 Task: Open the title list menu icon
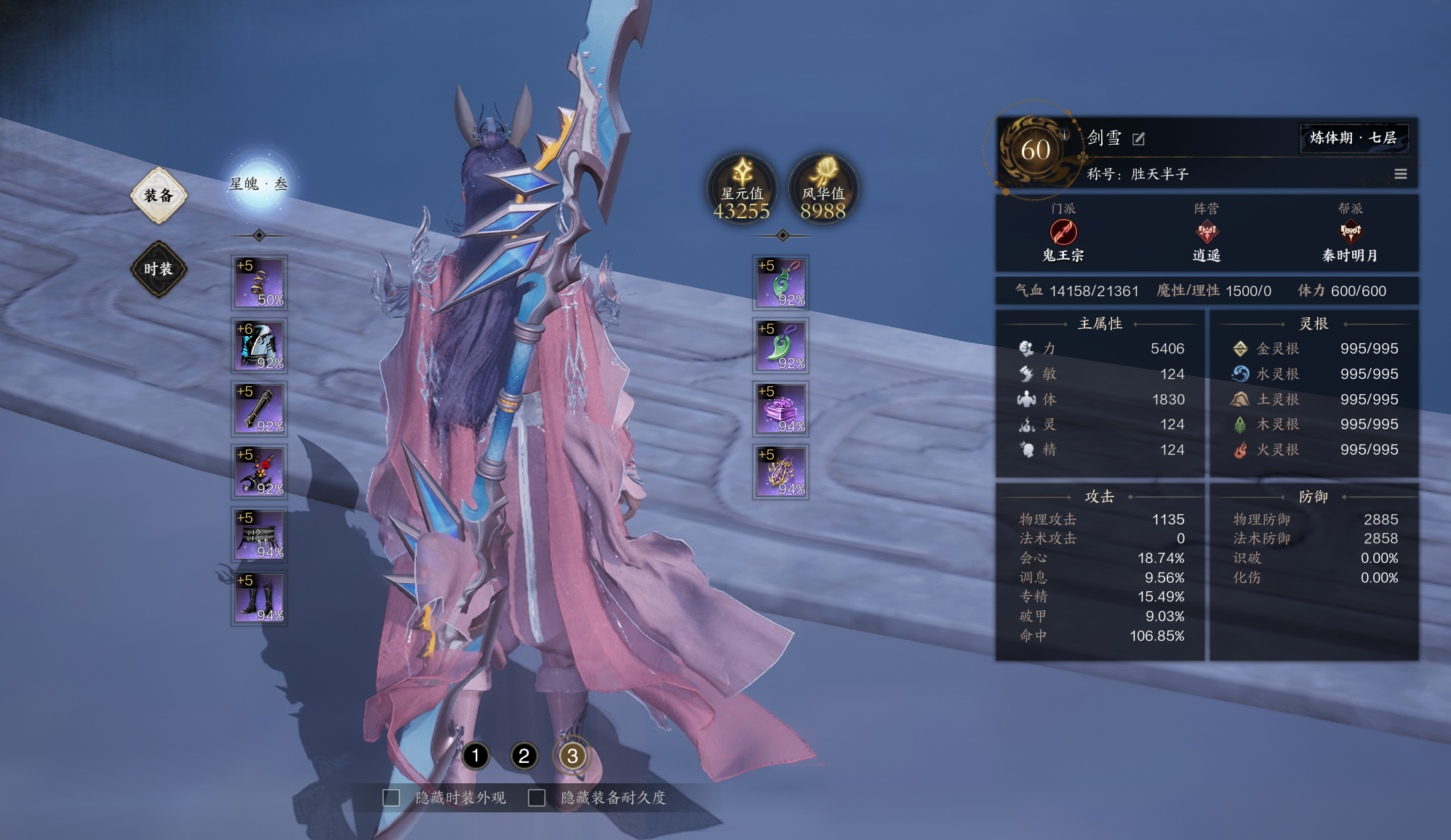pyautogui.click(x=1400, y=174)
